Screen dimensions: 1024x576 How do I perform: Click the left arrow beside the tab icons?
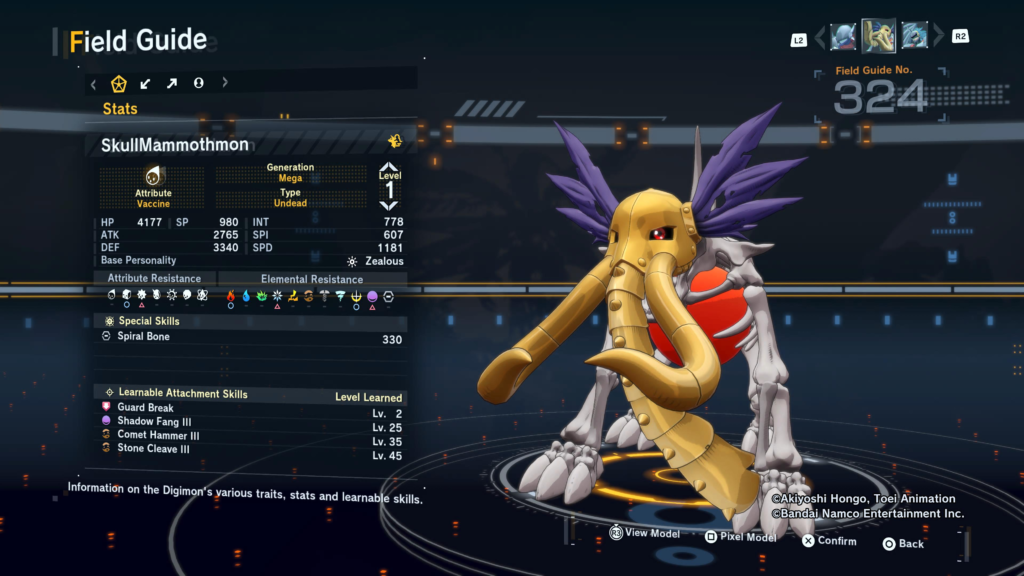[x=94, y=83]
